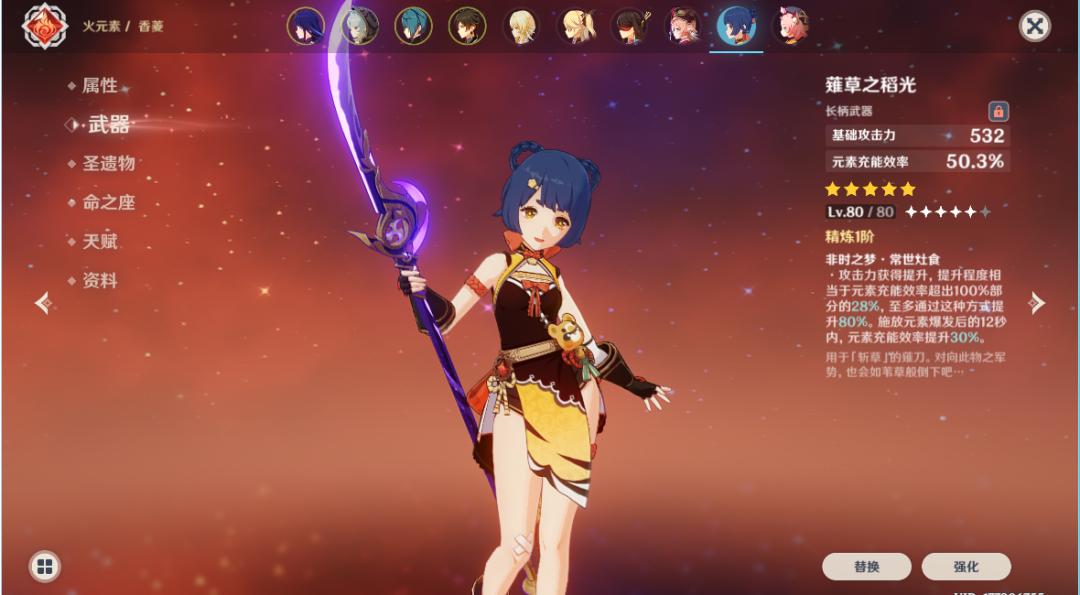Open the 圣遗物 (Artifacts) menu entry
This screenshot has width=1080, height=595.
point(108,163)
